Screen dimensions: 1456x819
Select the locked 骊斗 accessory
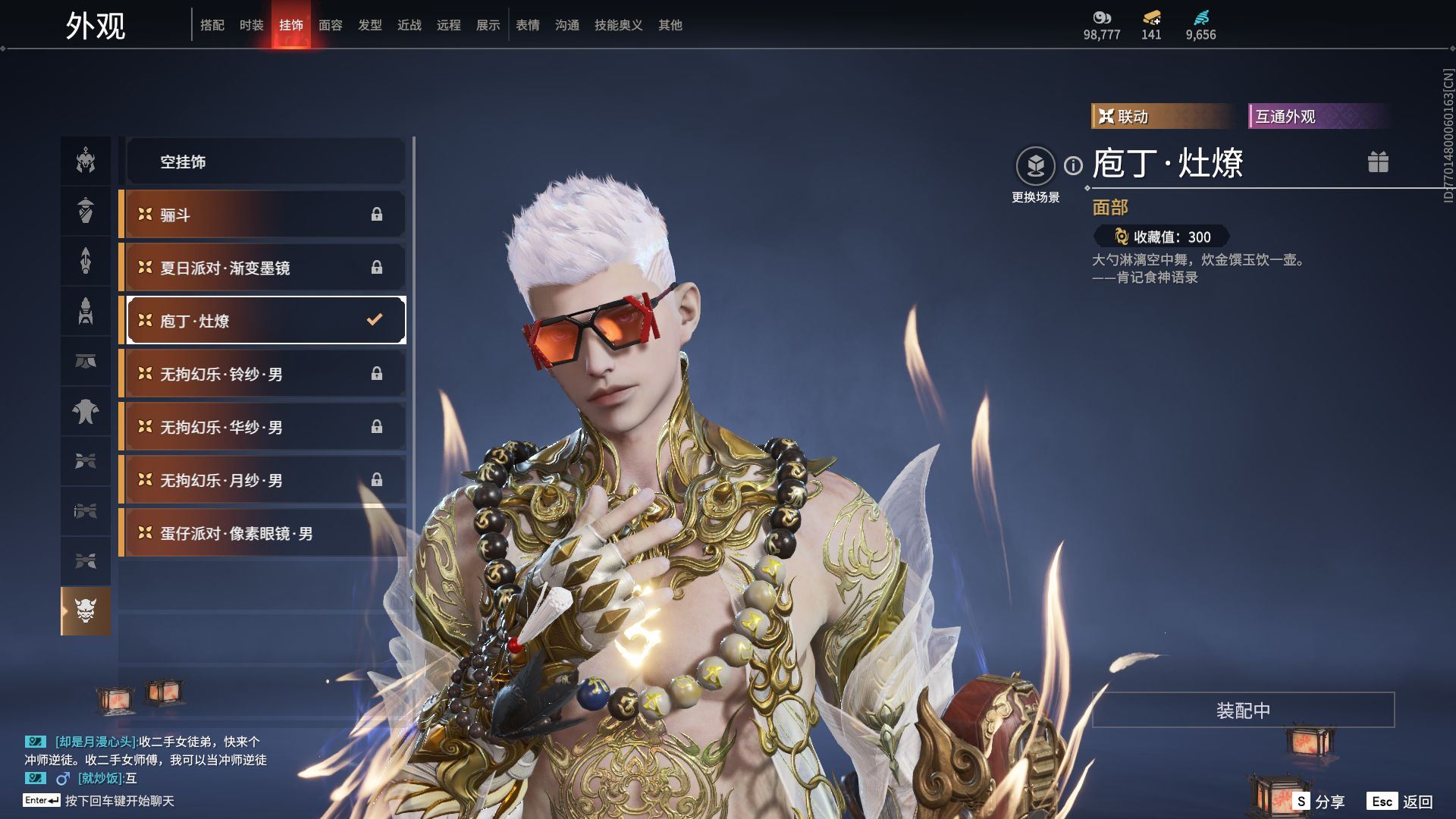tap(265, 215)
